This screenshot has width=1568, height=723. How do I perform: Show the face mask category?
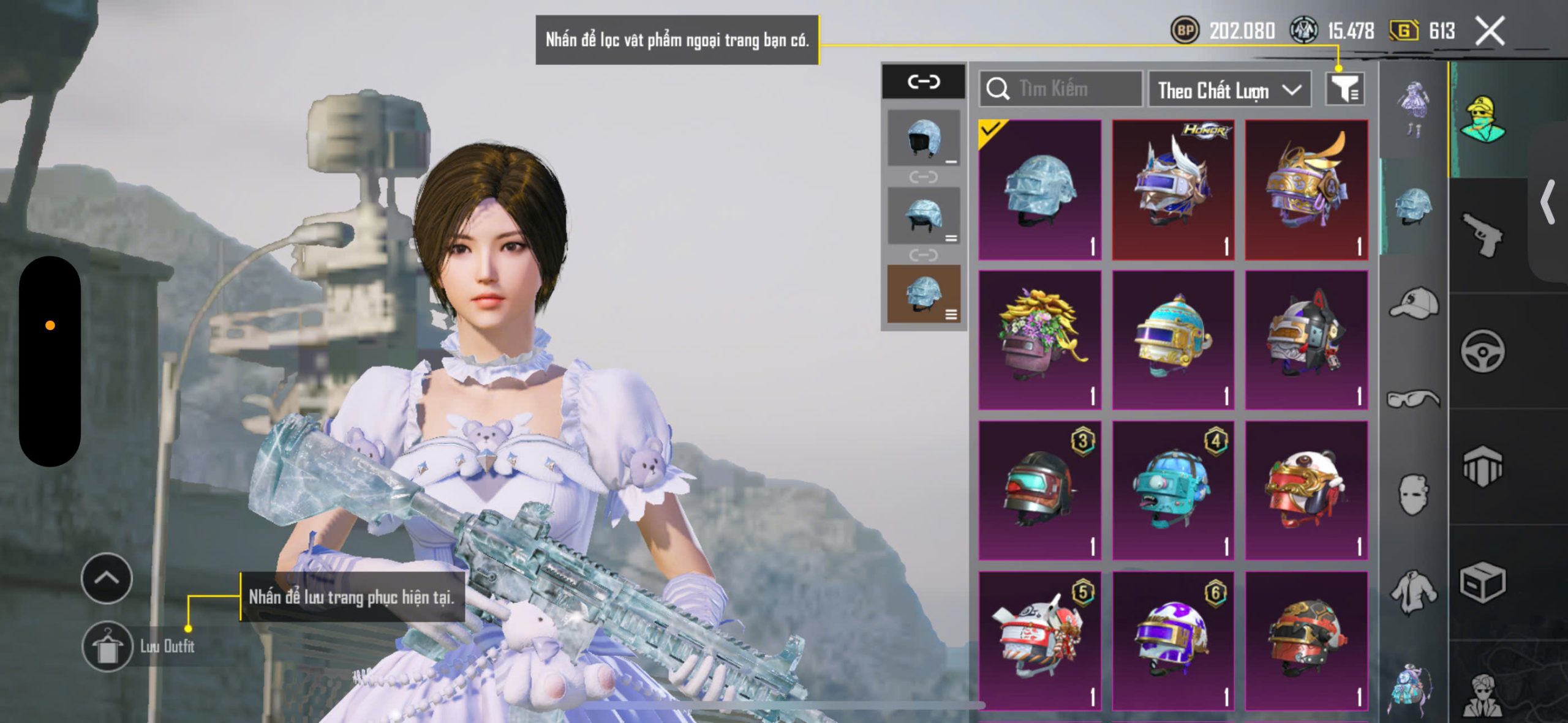(1414, 494)
